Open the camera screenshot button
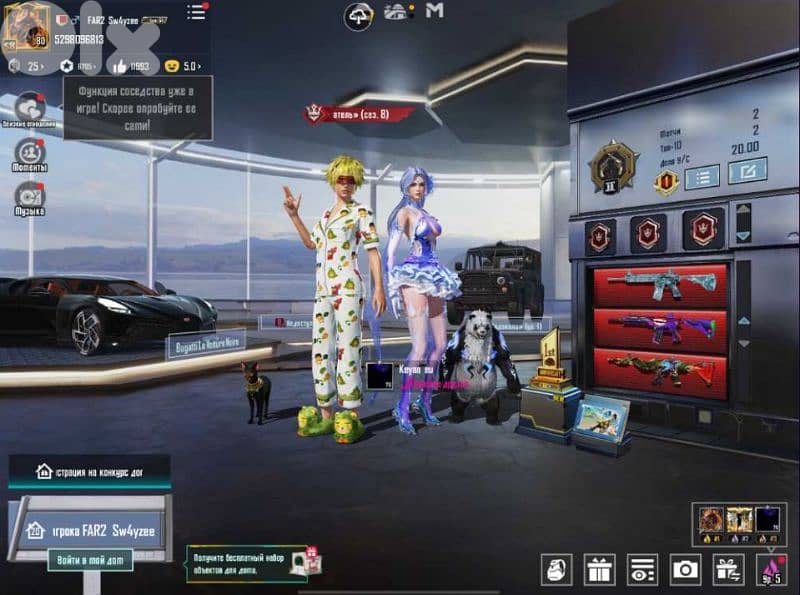 [685, 570]
